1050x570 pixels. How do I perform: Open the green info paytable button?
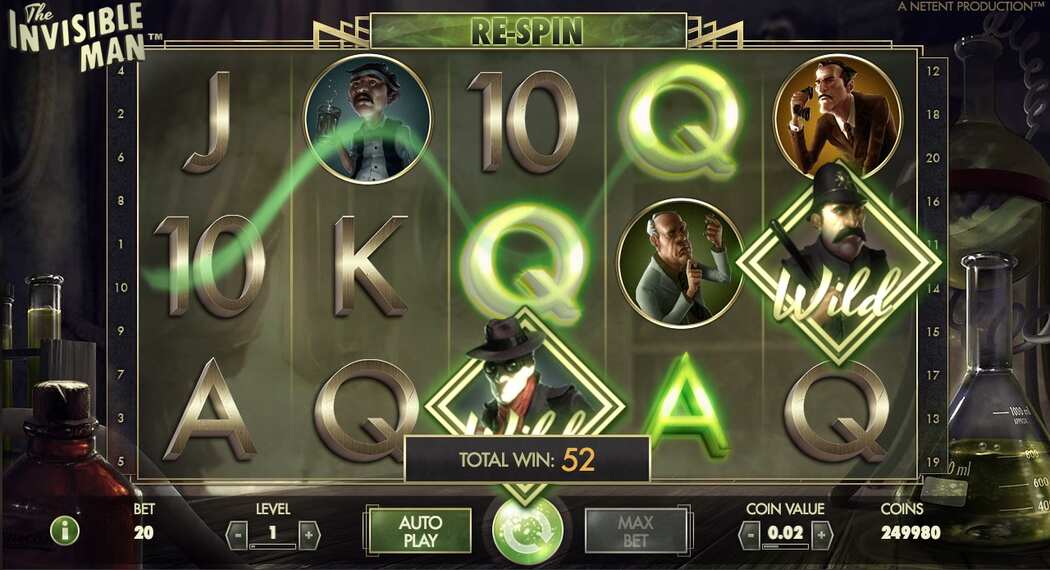click(64, 531)
